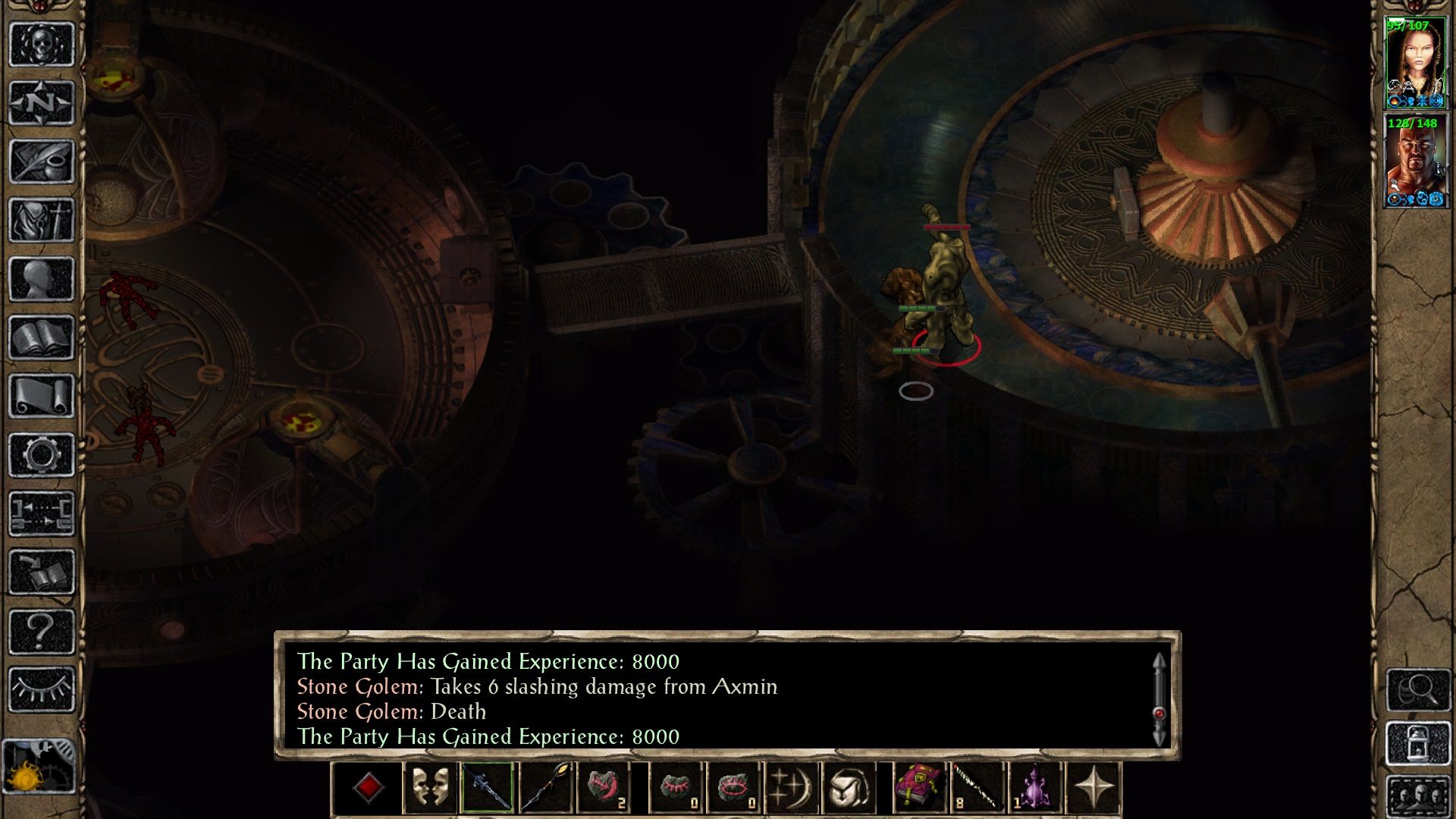Open special abilities star button
The image size is (1456, 819).
(x=1093, y=789)
